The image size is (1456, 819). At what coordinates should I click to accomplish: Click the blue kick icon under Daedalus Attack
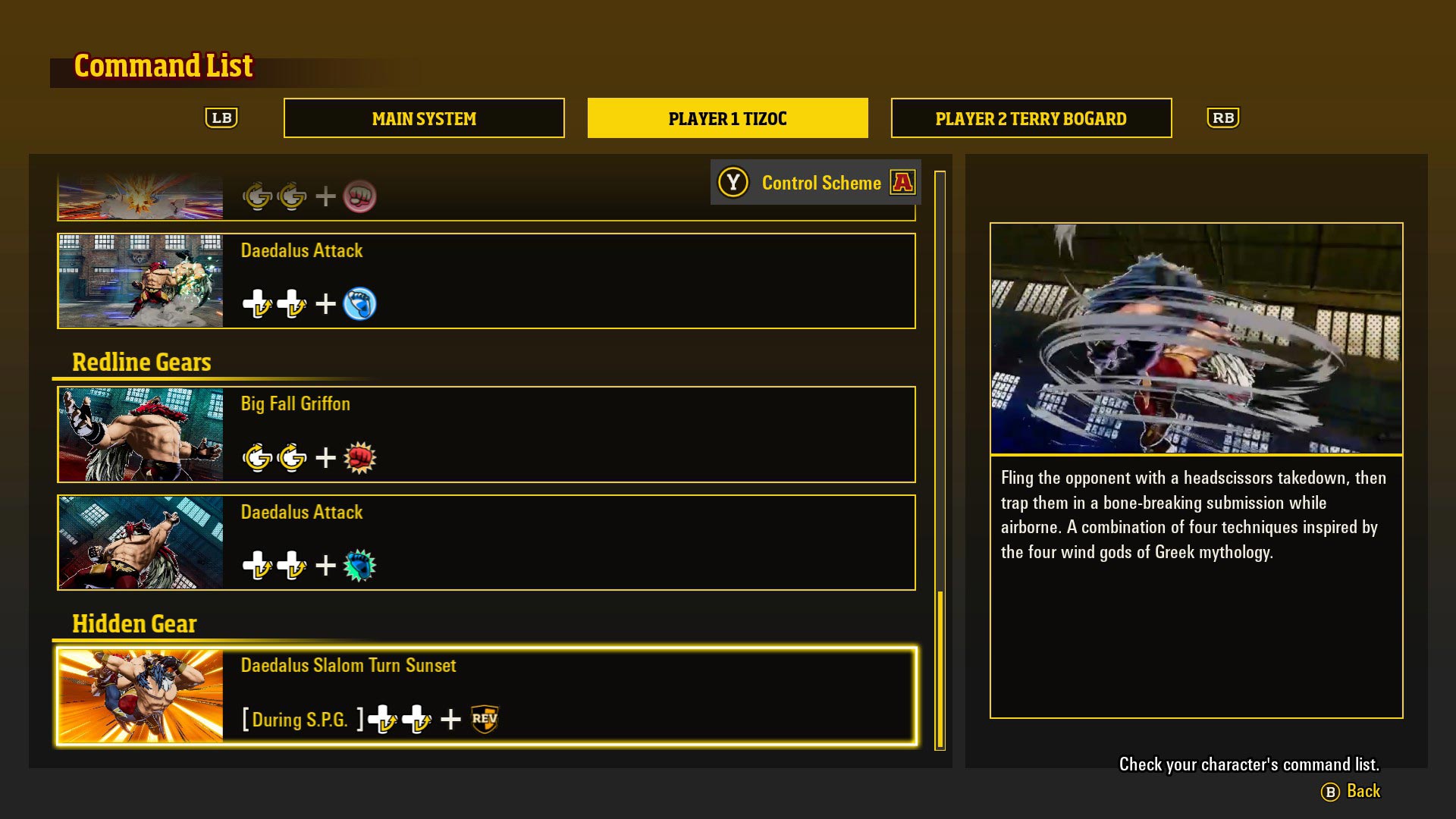point(360,303)
